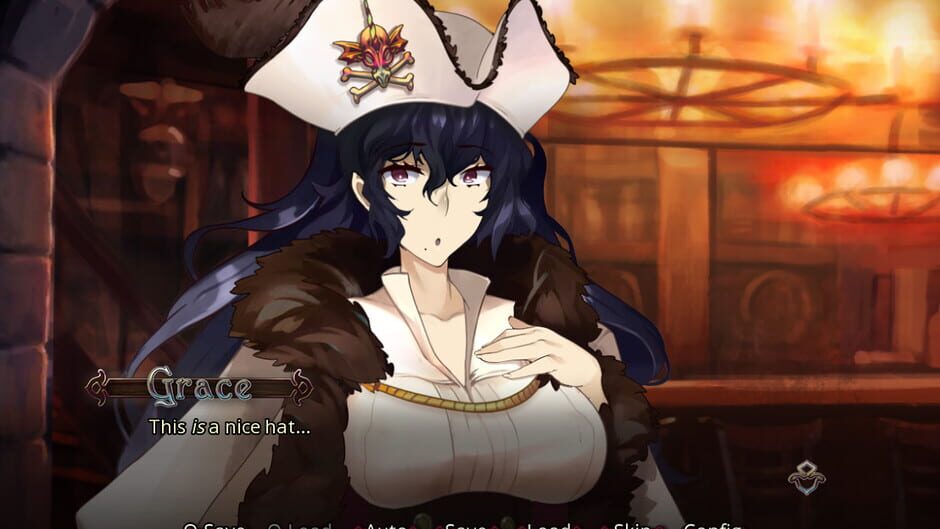The width and height of the screenshot is (940, 529).
Task: Open the regular Save menu
Action: (466, 525)
